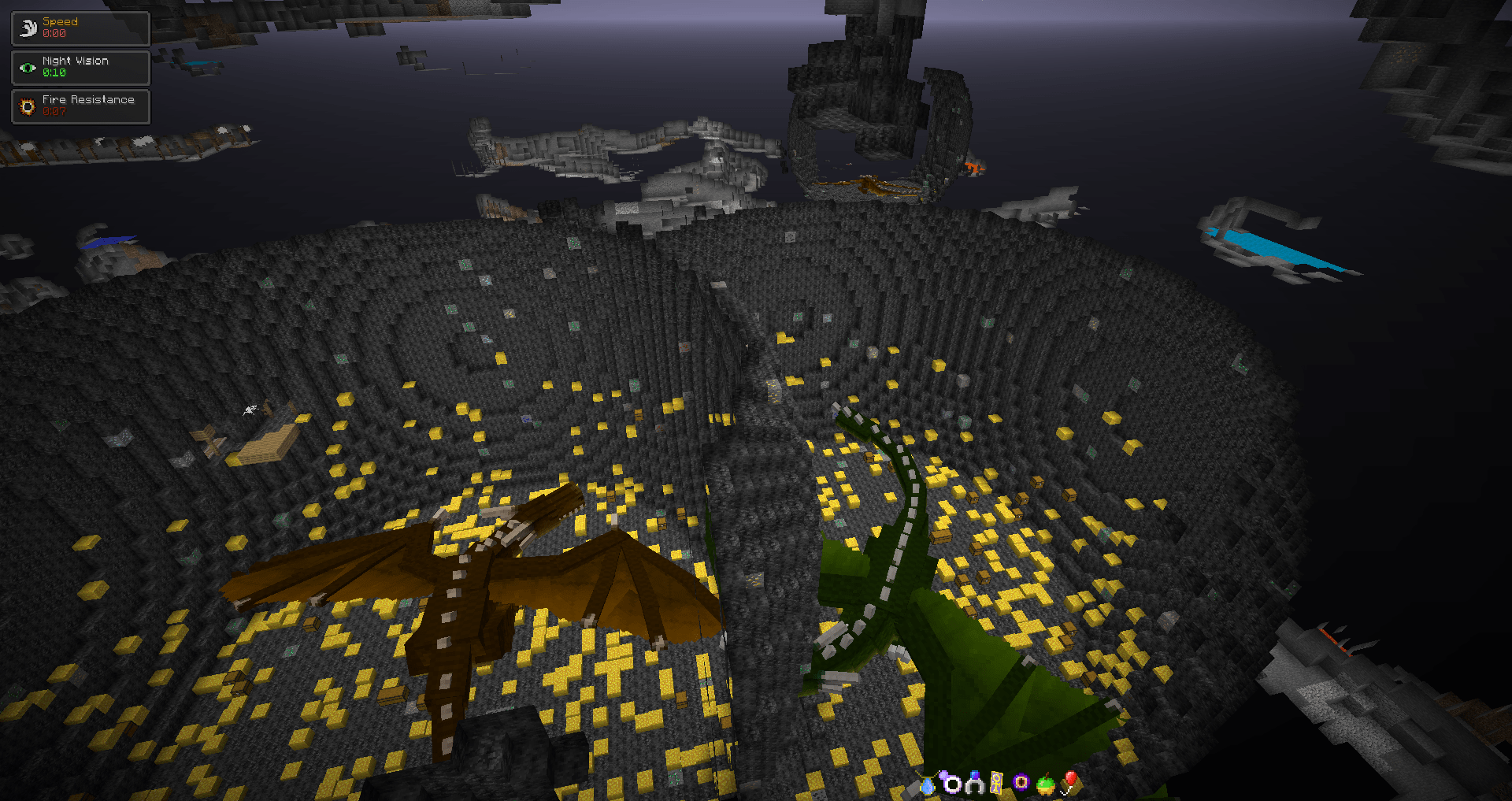Image resolution: width=1512 pixels, height=801 pixels.
Task: Click the Fire Resistance 0:07 timer text
Action: pos(54,113)
